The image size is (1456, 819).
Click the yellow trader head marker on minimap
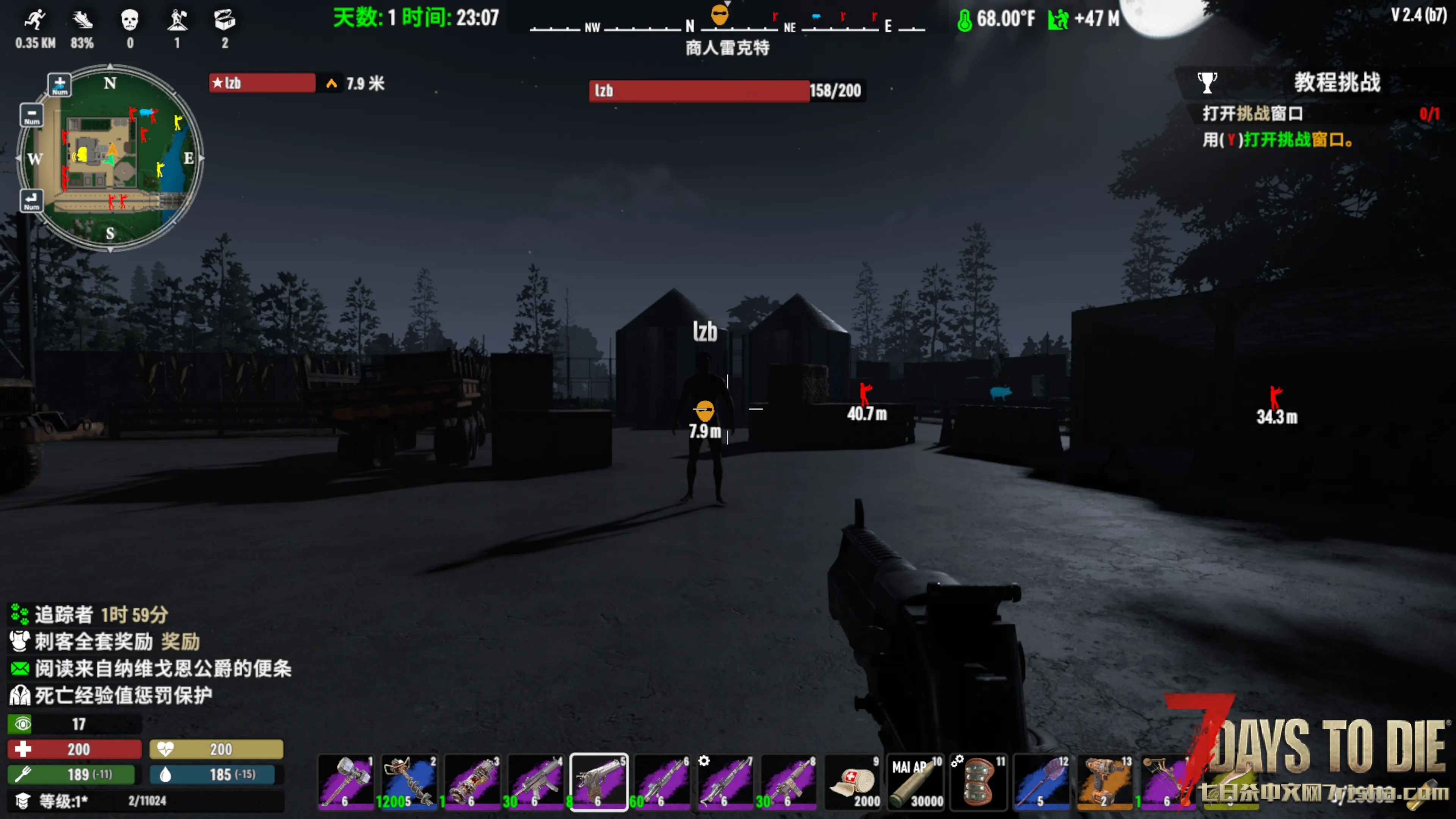pos(83,154)
